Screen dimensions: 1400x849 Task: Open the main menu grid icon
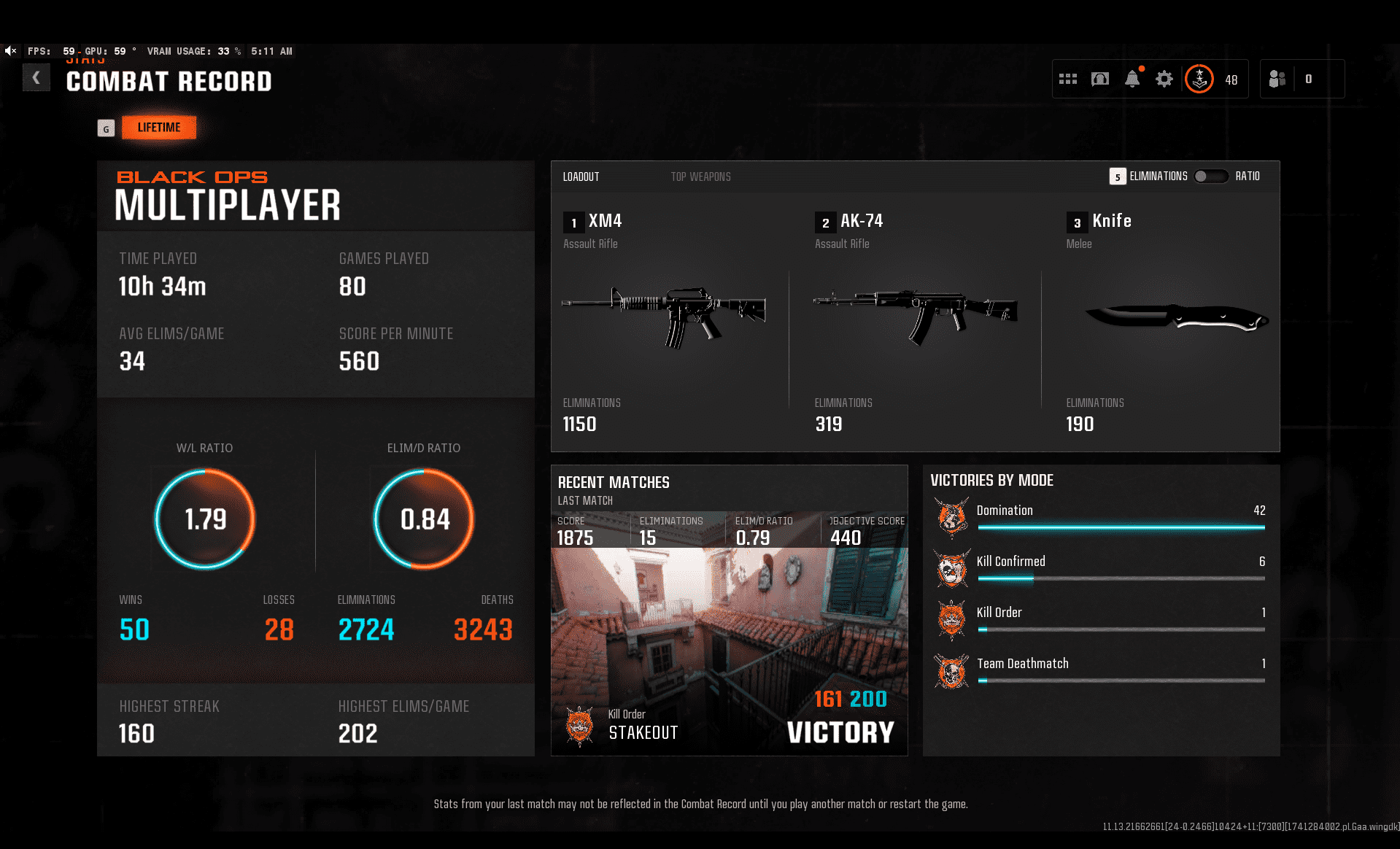pos(1068,79)
